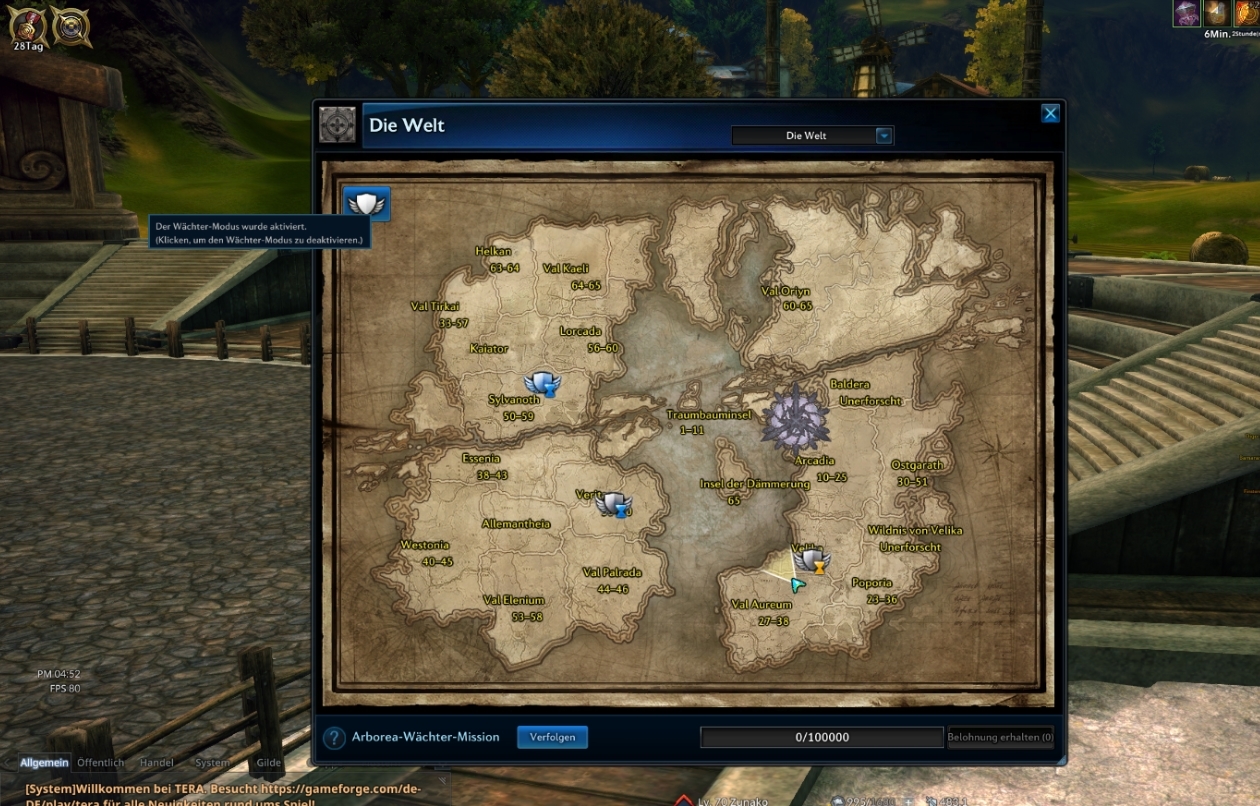Select the Sylvanoth guardian mission marker
Screen dimensions: 1260x806
point(543,383)
